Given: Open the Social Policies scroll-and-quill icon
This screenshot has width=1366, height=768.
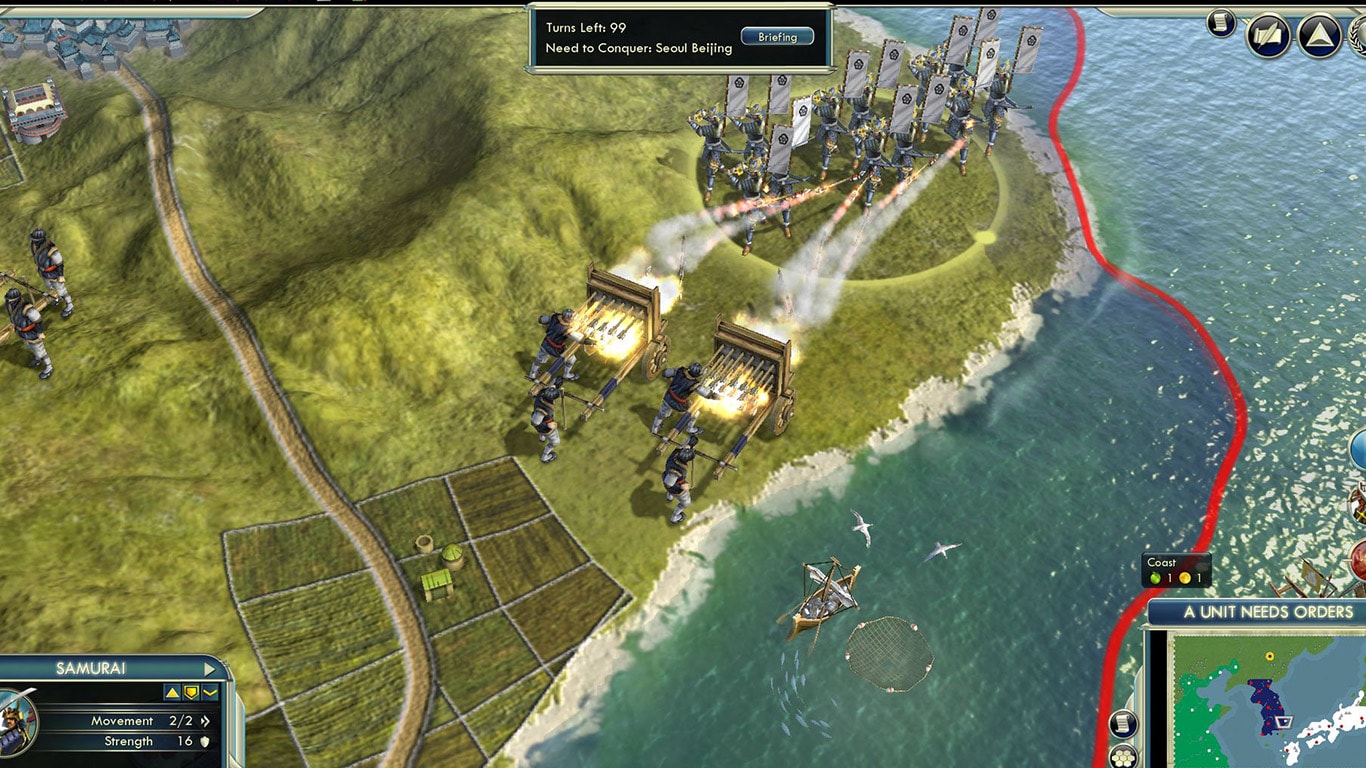Looking at the screenshot, I should pyautogui.click(x=1268, y=32).
